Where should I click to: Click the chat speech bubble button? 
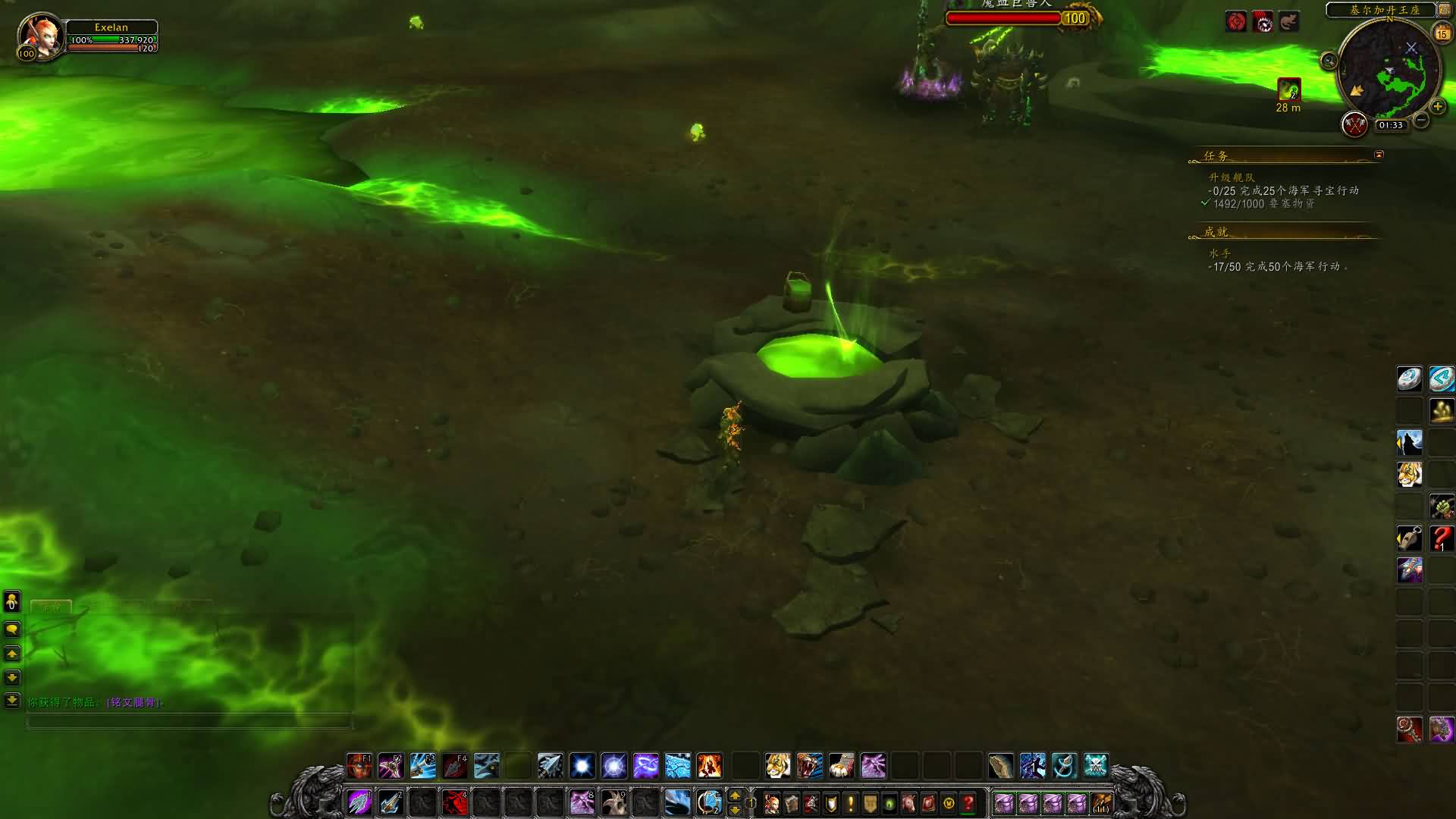(x=12, y=629)
